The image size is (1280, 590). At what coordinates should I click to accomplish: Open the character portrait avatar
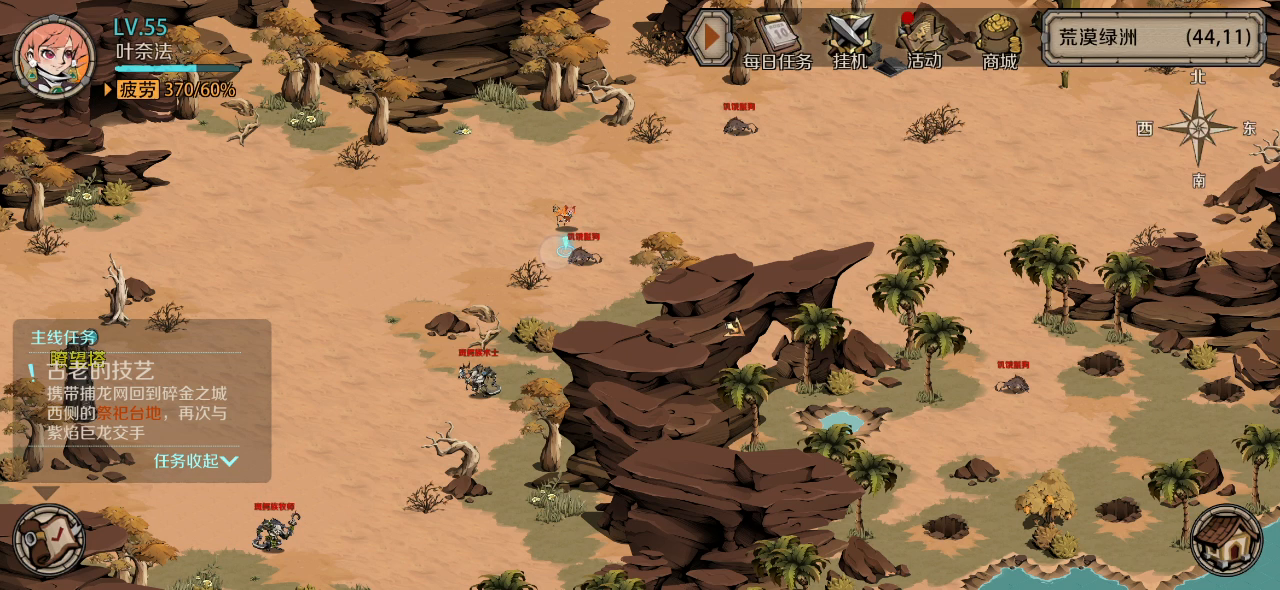[55, 56]
